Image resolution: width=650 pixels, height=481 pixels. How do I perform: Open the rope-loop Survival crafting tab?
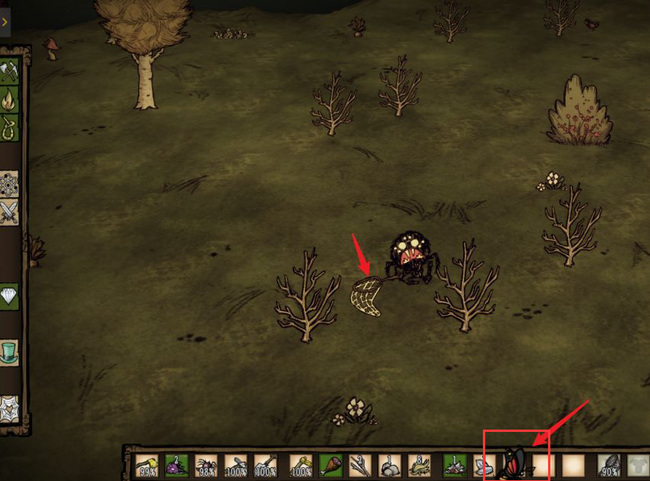10,127
